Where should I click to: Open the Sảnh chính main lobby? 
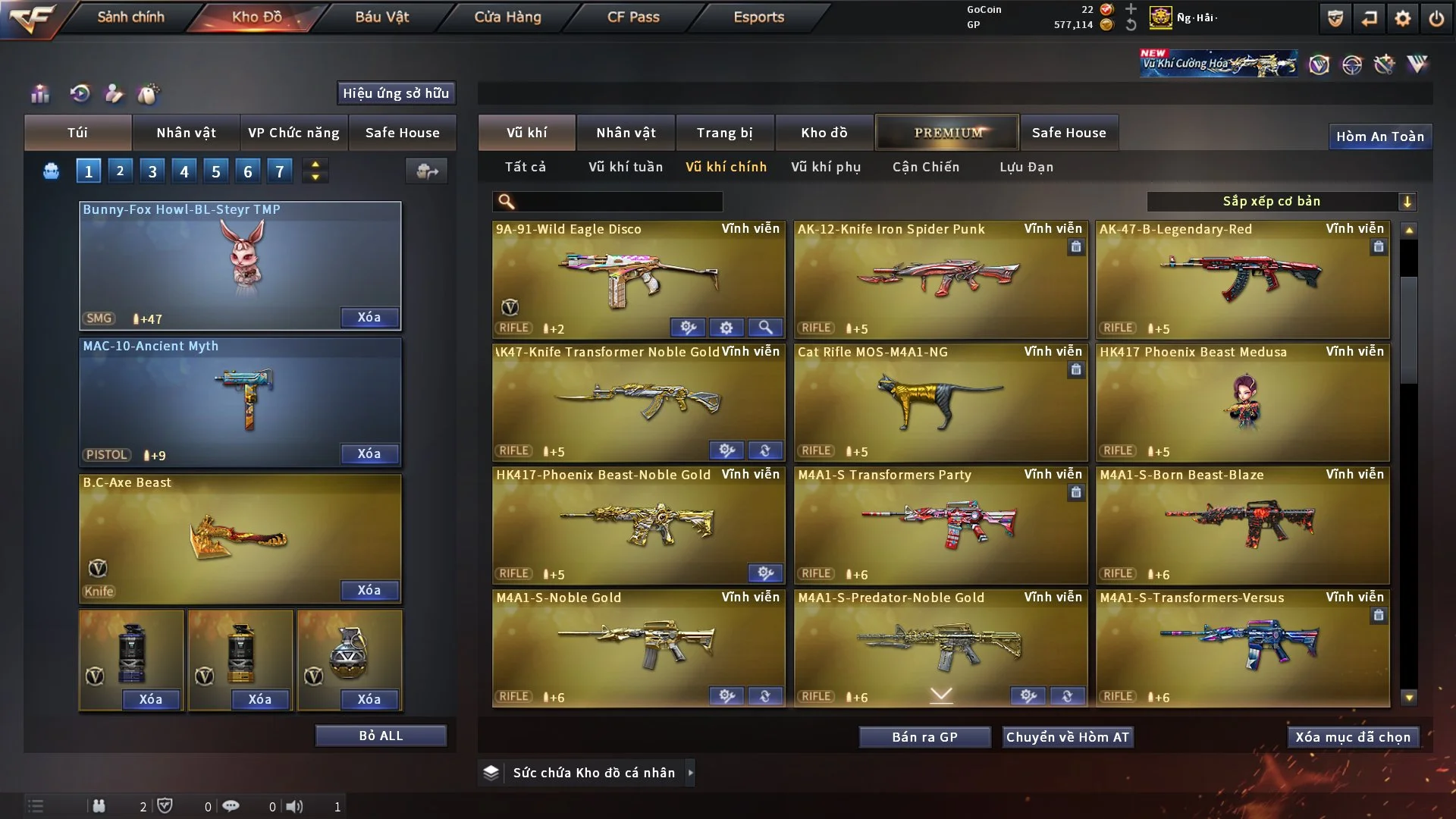tap(130, 17)
